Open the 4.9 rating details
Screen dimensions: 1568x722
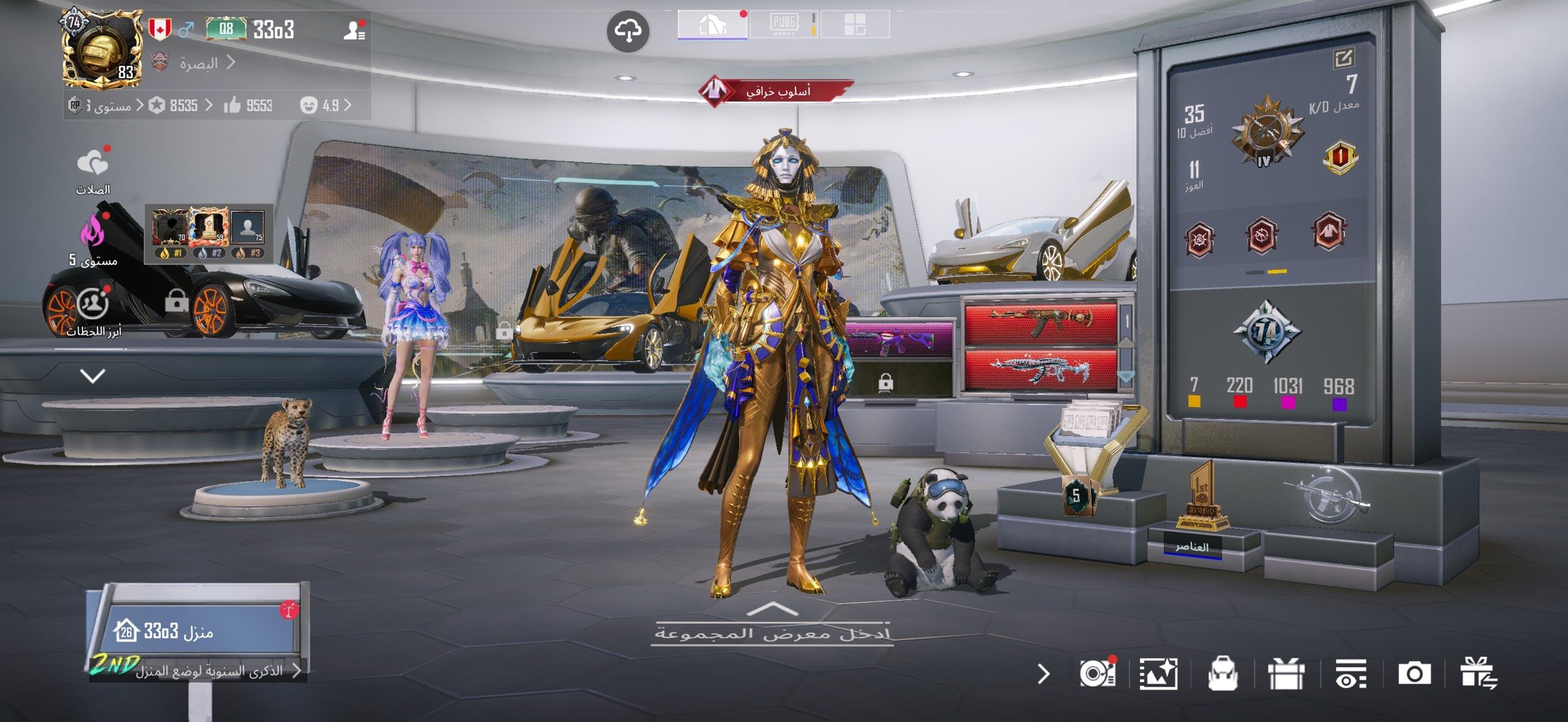325,105
